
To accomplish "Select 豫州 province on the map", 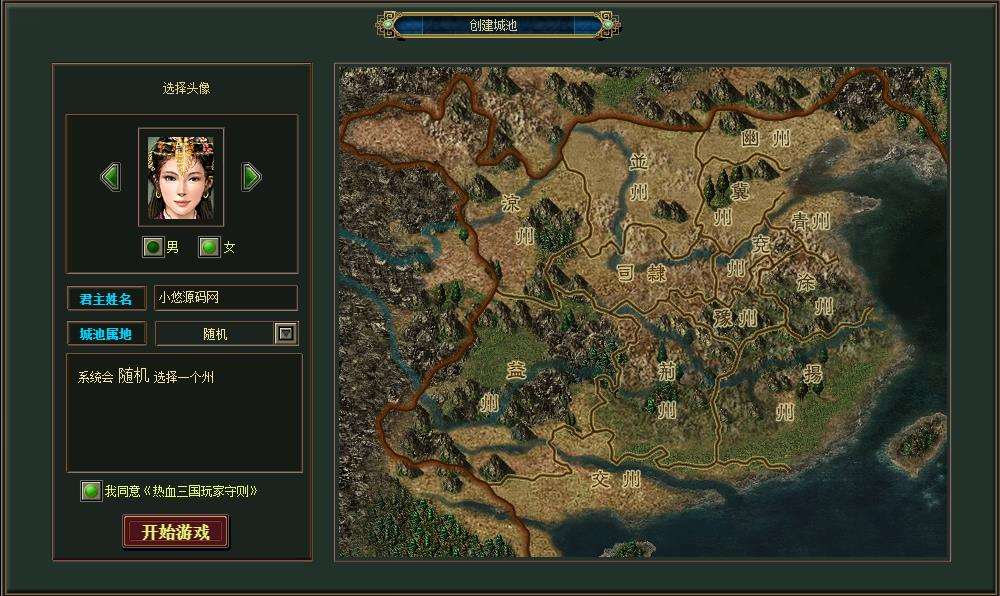I will point(735,318).
